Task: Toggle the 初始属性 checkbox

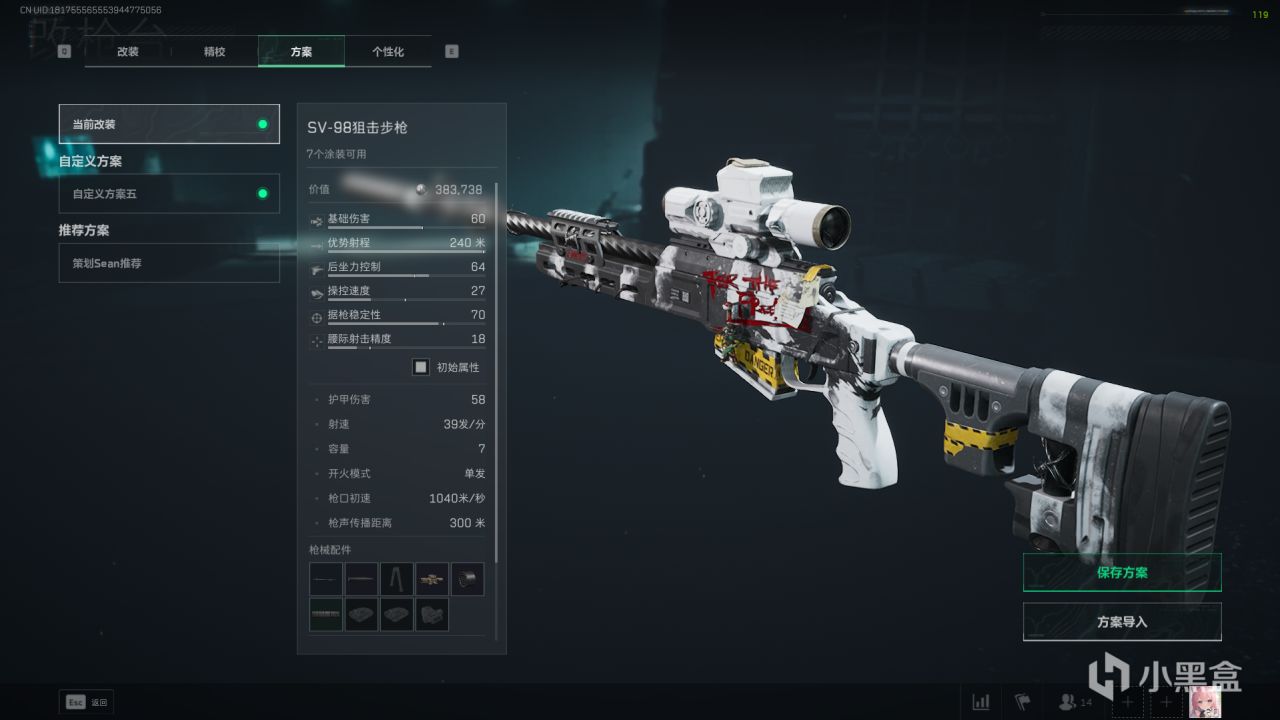Action: (x=421, y=367)
